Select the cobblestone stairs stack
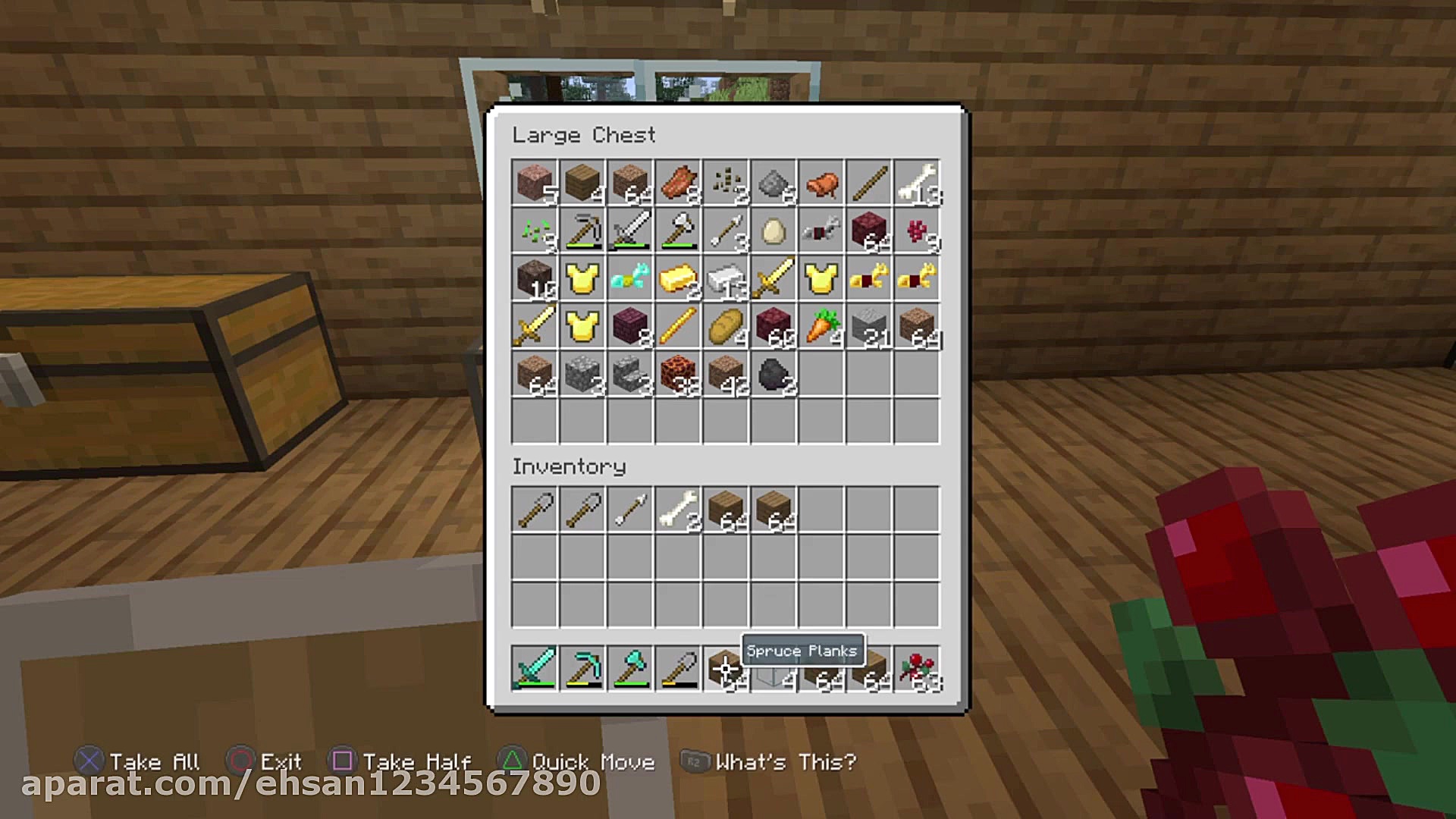Viewport: 1456px width, 819px height. pos(630,374)
